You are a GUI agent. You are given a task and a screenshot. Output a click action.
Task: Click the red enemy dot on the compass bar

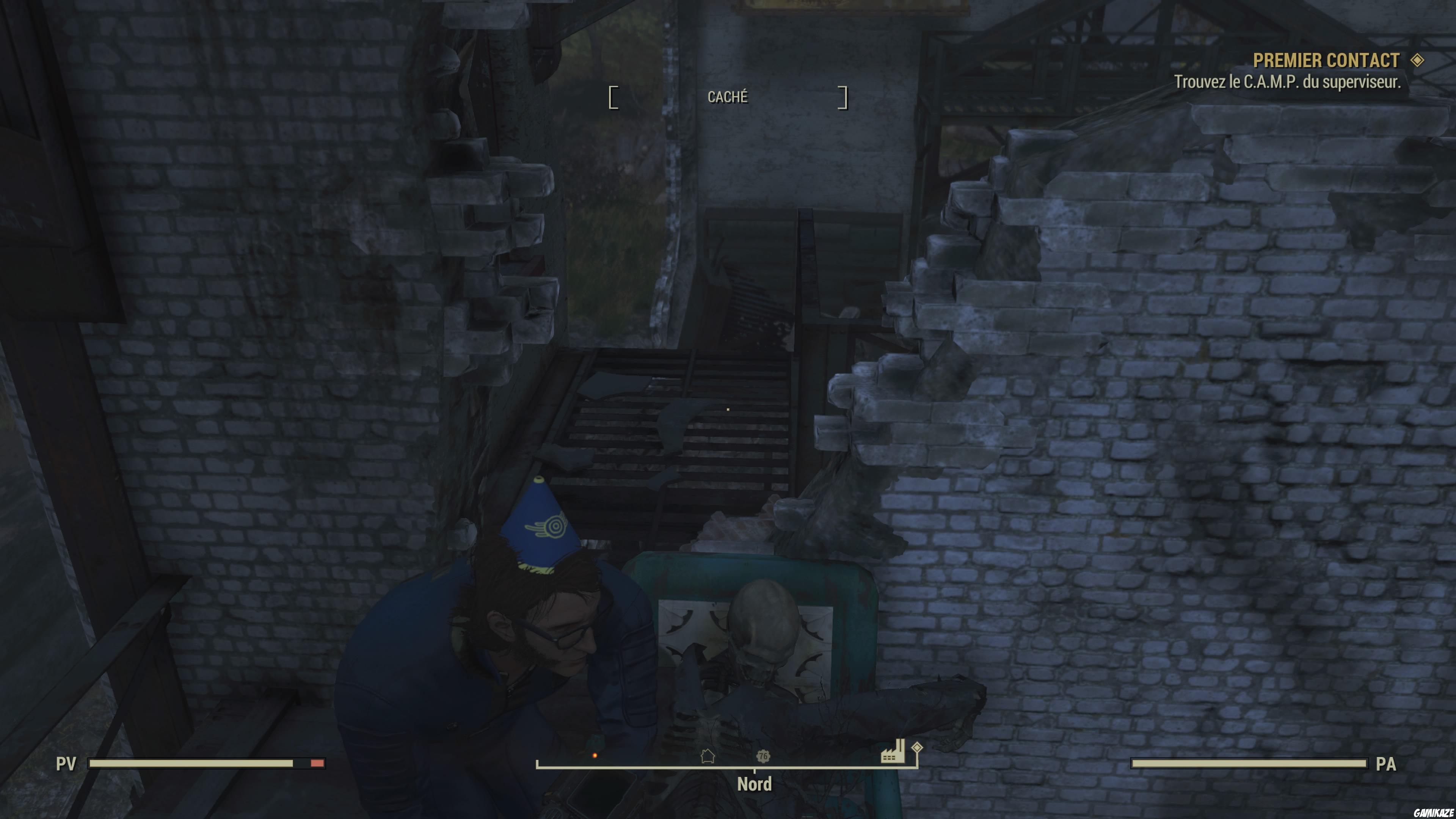click(x=595, y=755)
